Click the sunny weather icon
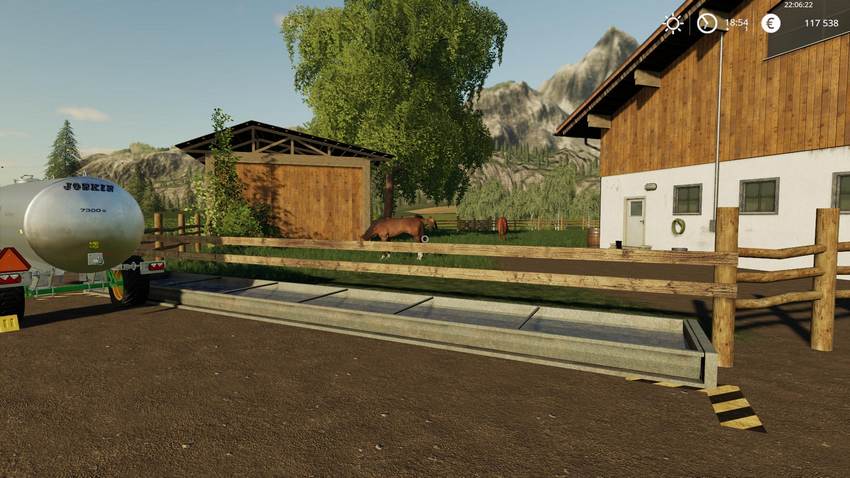 point(673,23)
